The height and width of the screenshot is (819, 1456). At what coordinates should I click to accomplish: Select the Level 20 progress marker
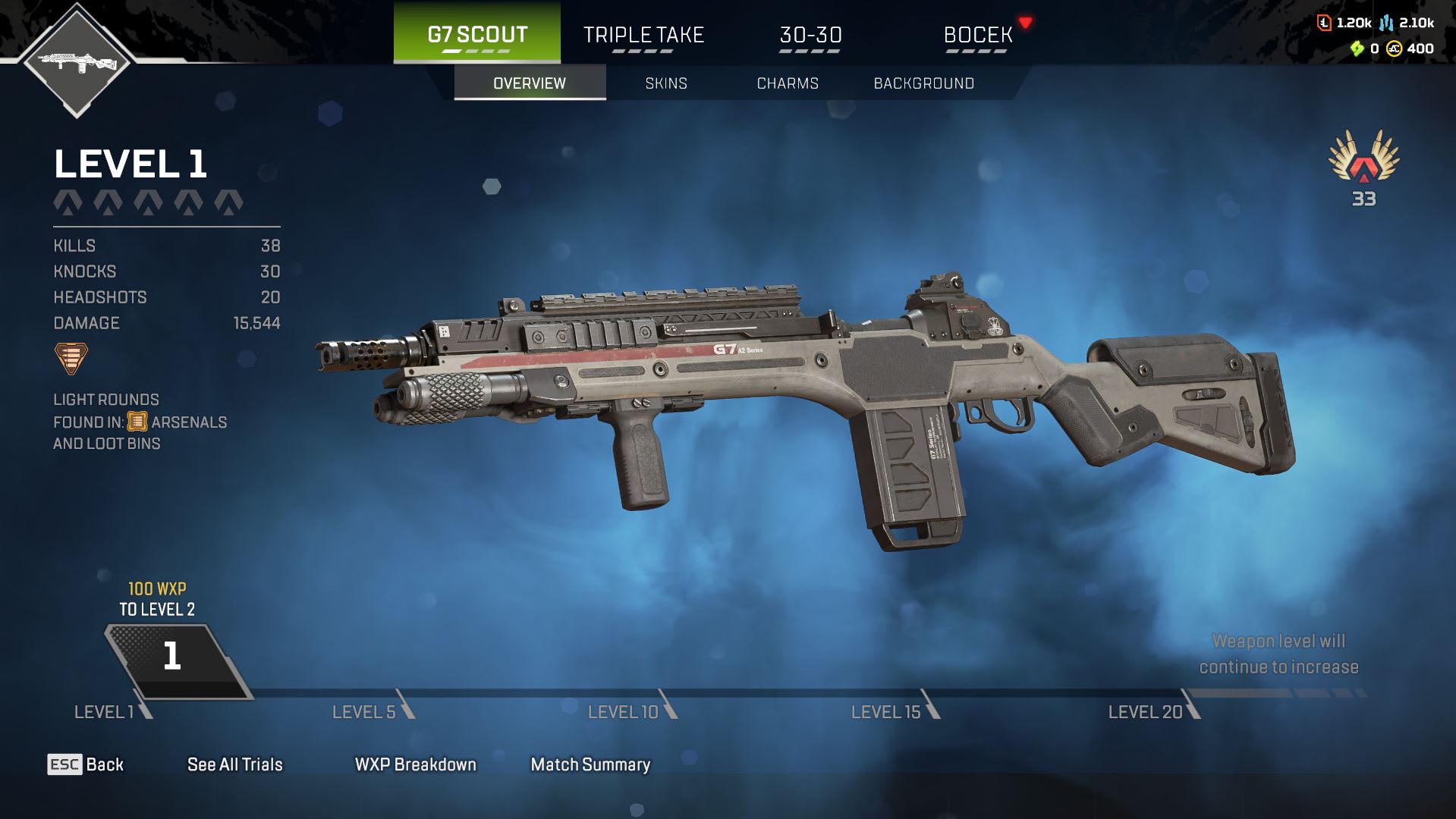pos(1145,712)
